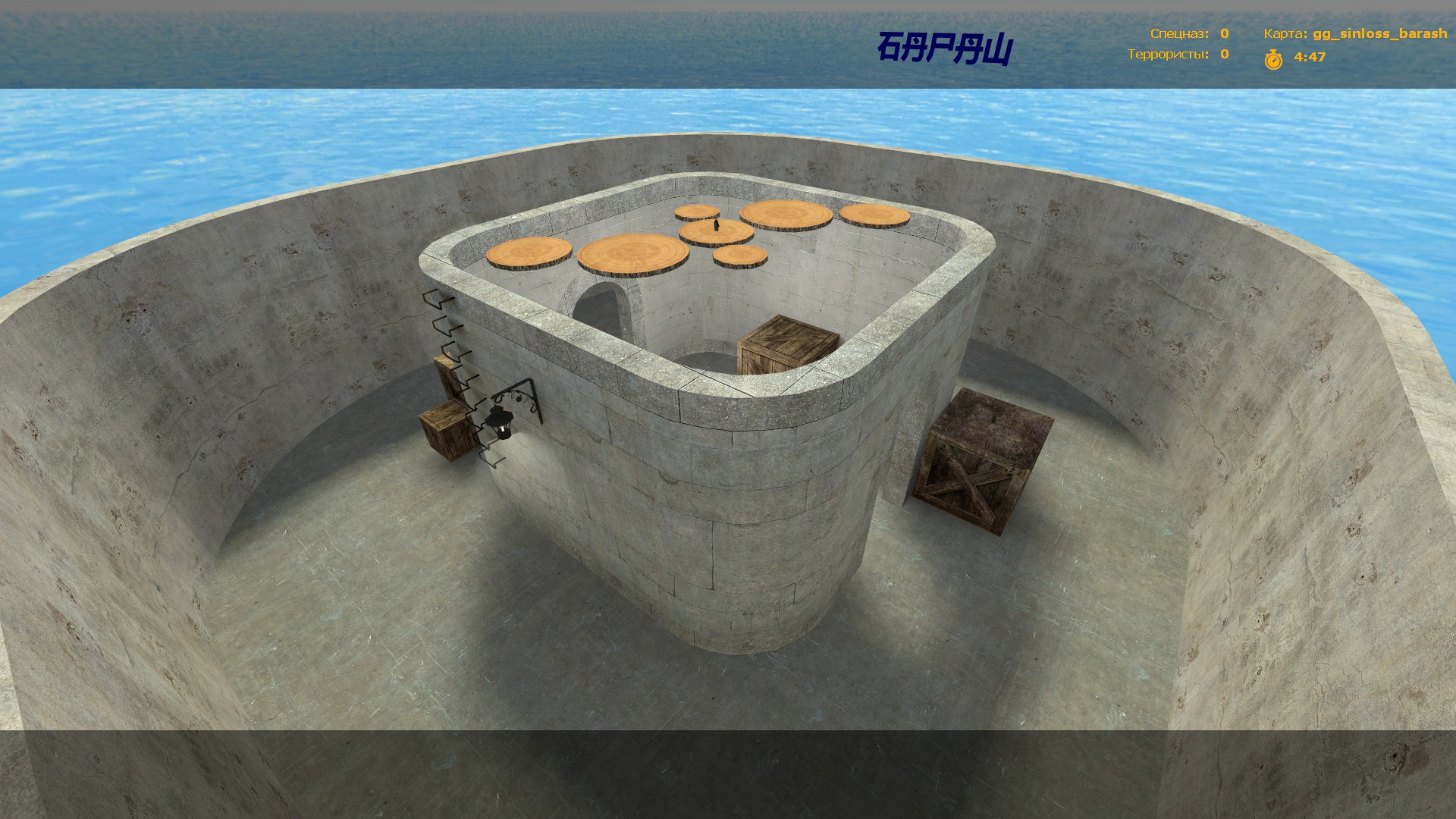Click the wooden log behind the player
Viewport: 1456px width, 819px height.
point(695,212)
